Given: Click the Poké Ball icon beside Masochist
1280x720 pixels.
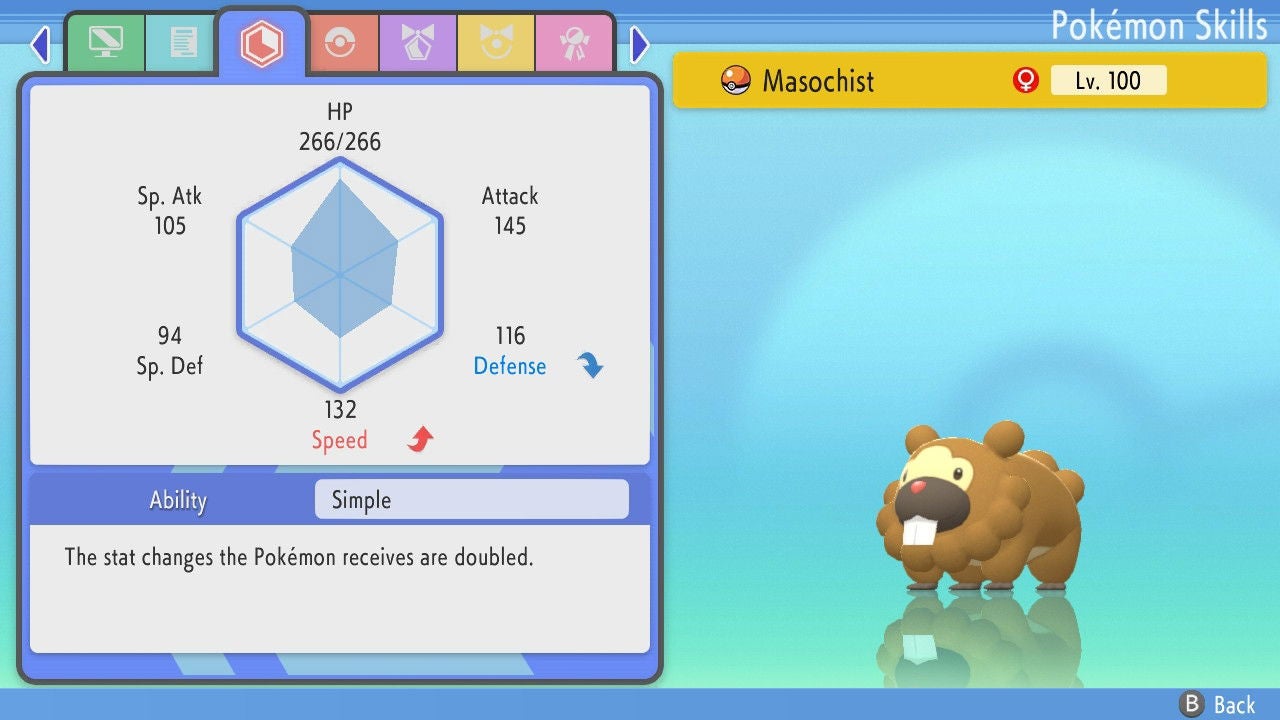Looking at the screenshot, I should (735, 80).
